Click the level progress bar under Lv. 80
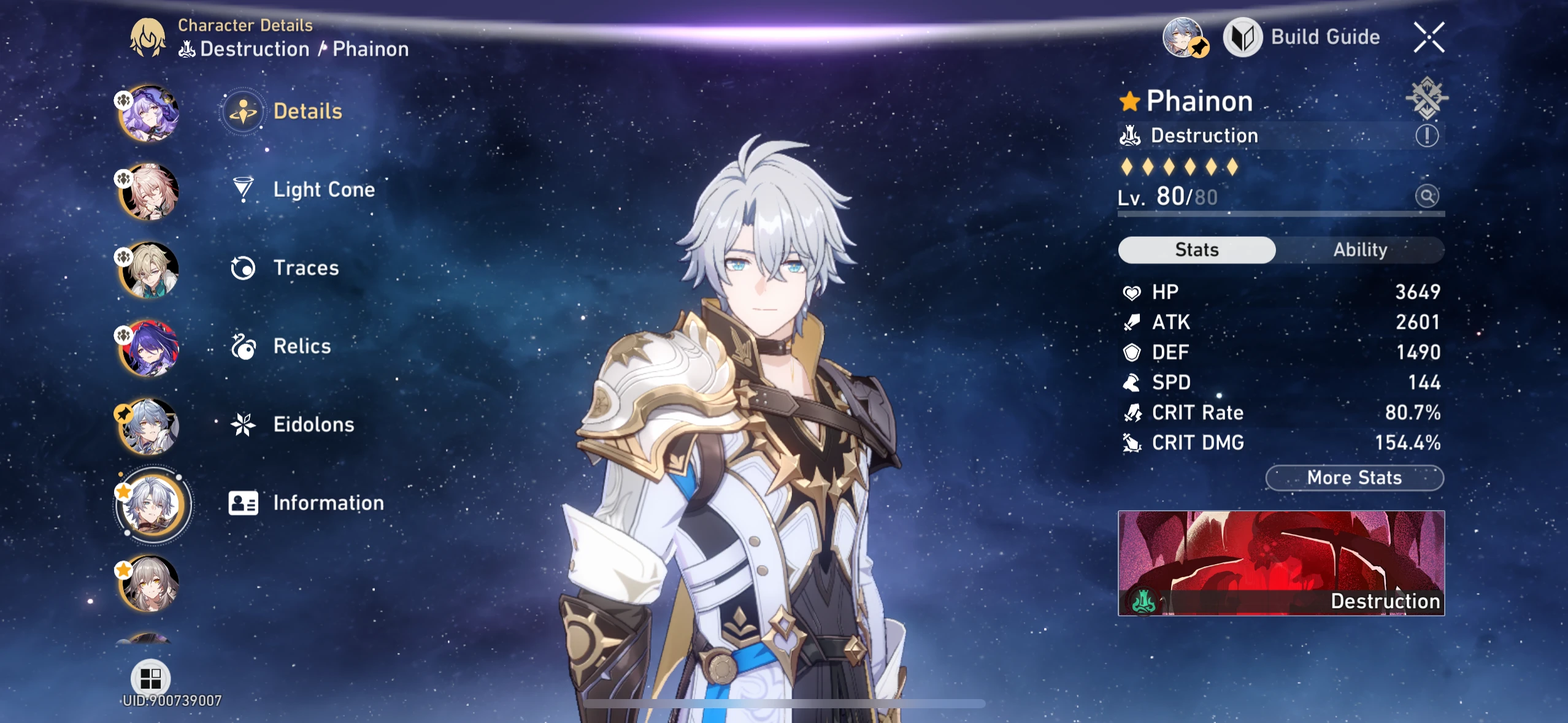 coord(1281,215)
